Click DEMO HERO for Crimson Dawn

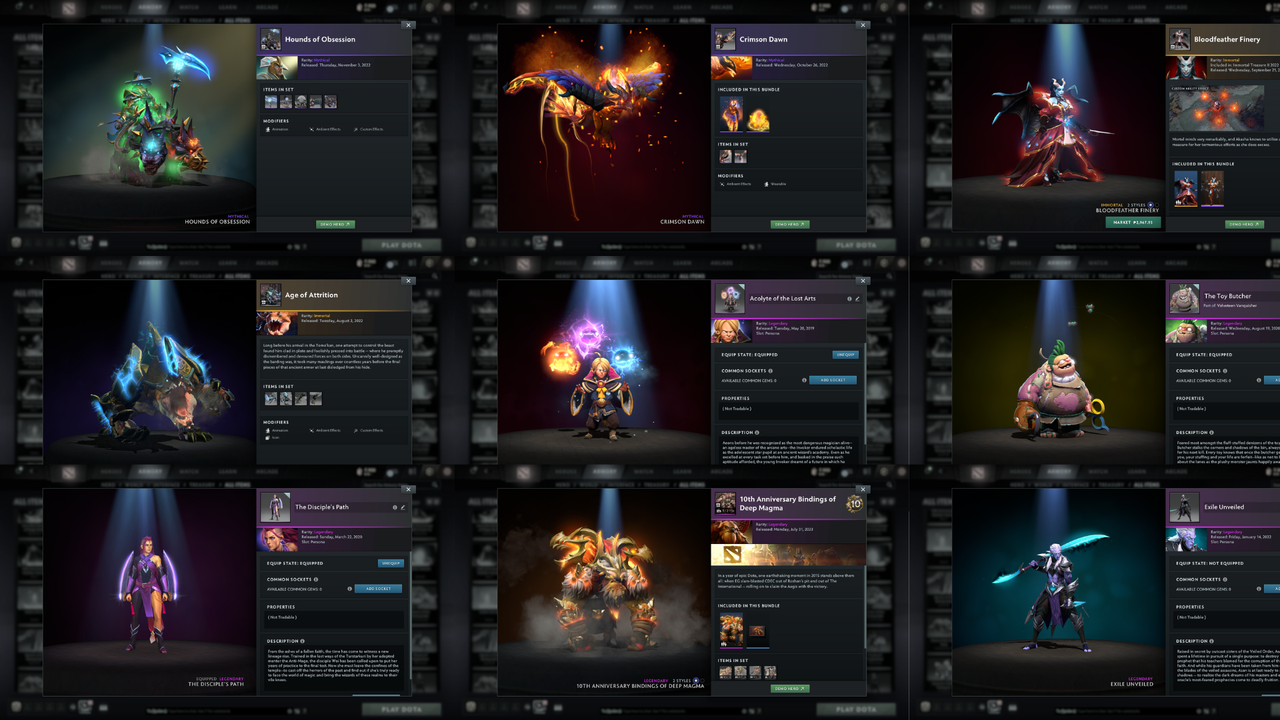(790, 224)
